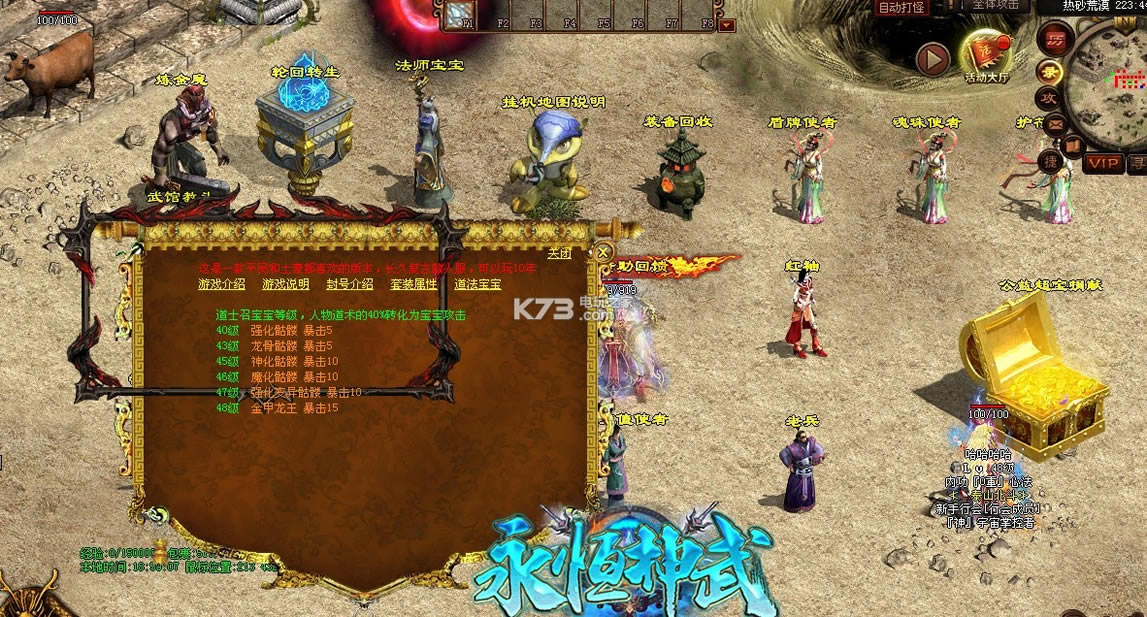View the 套装属性 page
The width and height of the screenshot is (1147, 617).
pos(413,284)
